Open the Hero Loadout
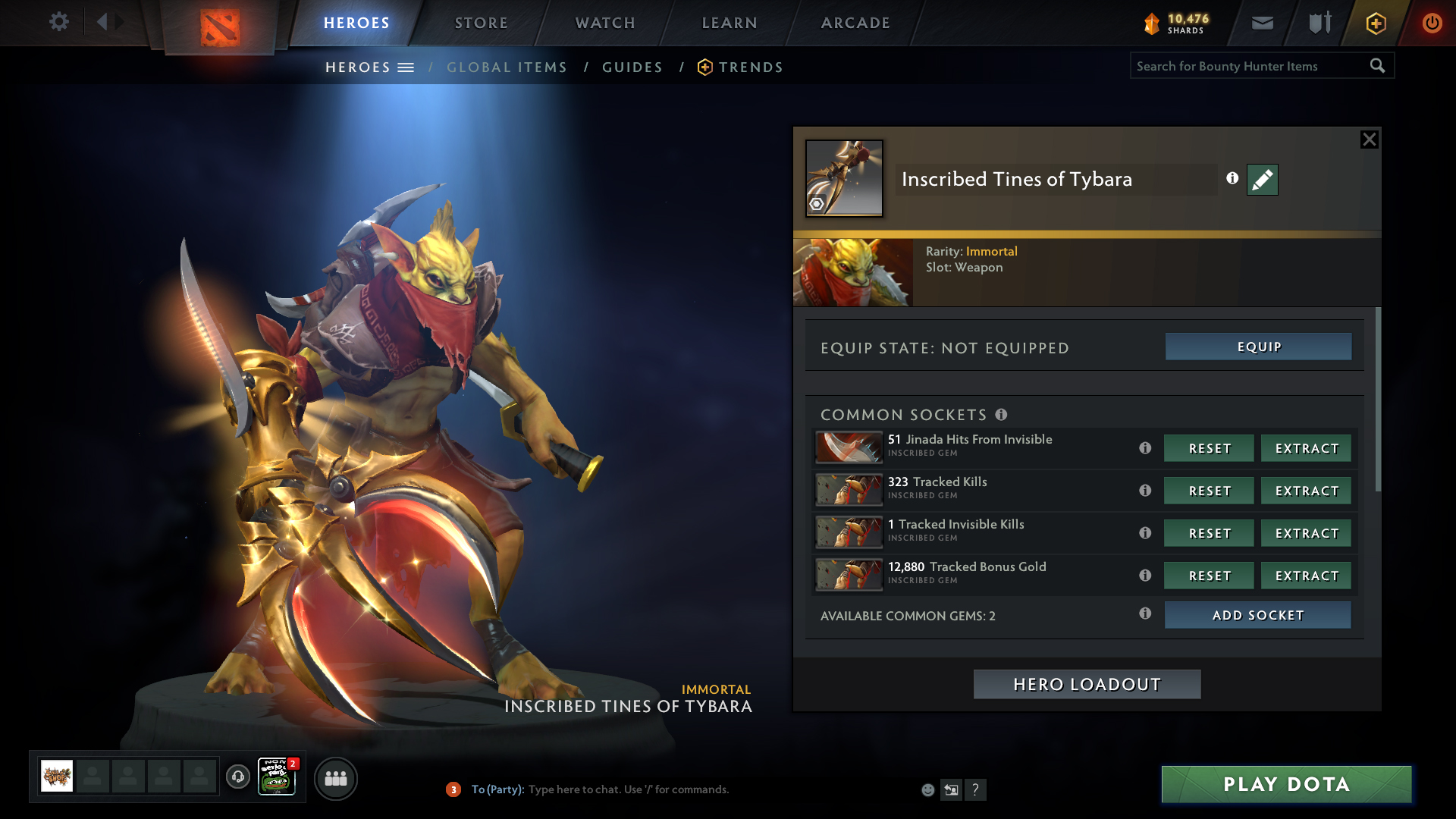Screen dimensions: 1456x819 1087,684
